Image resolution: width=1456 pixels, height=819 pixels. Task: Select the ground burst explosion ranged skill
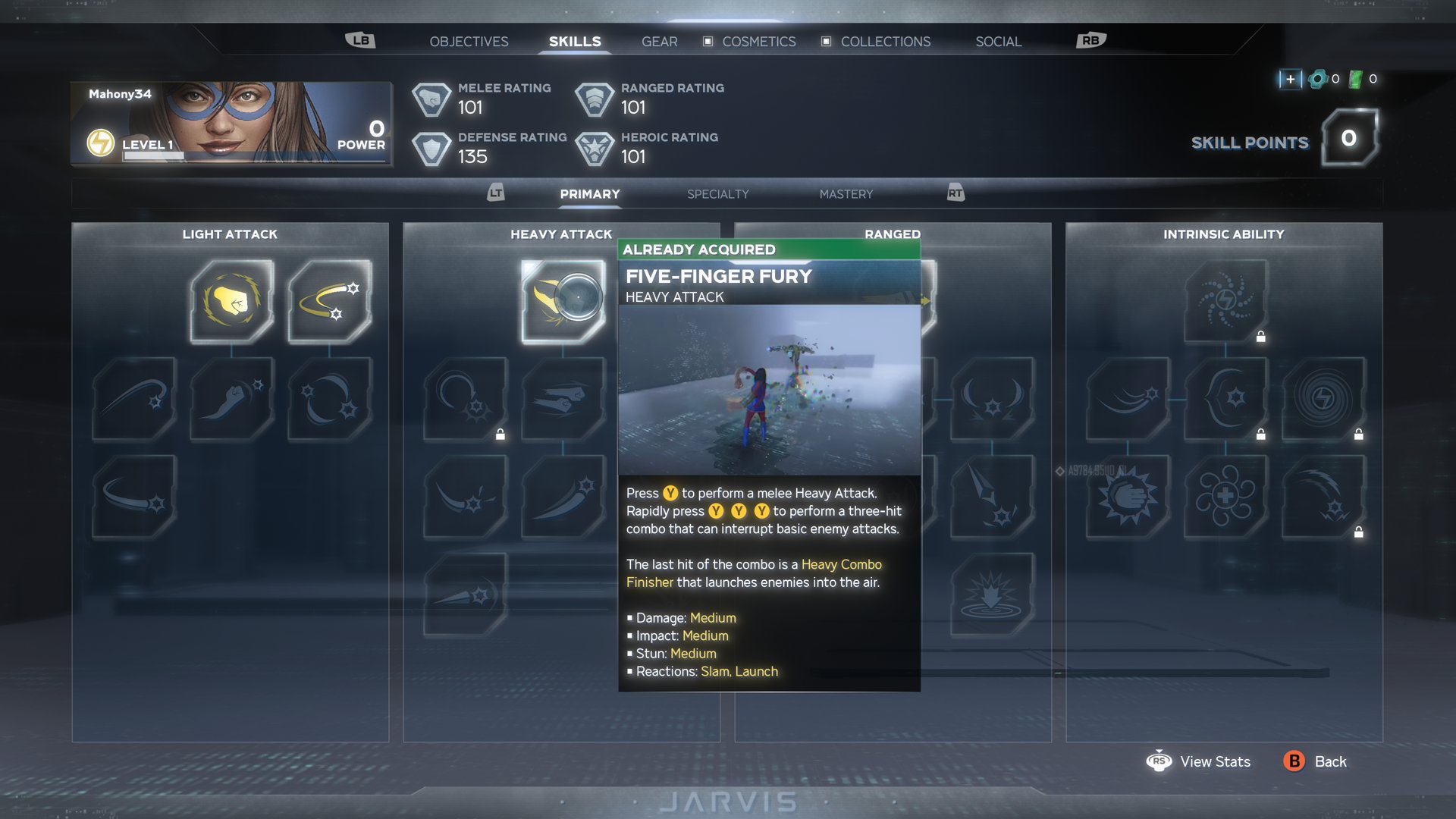point(991,595)
